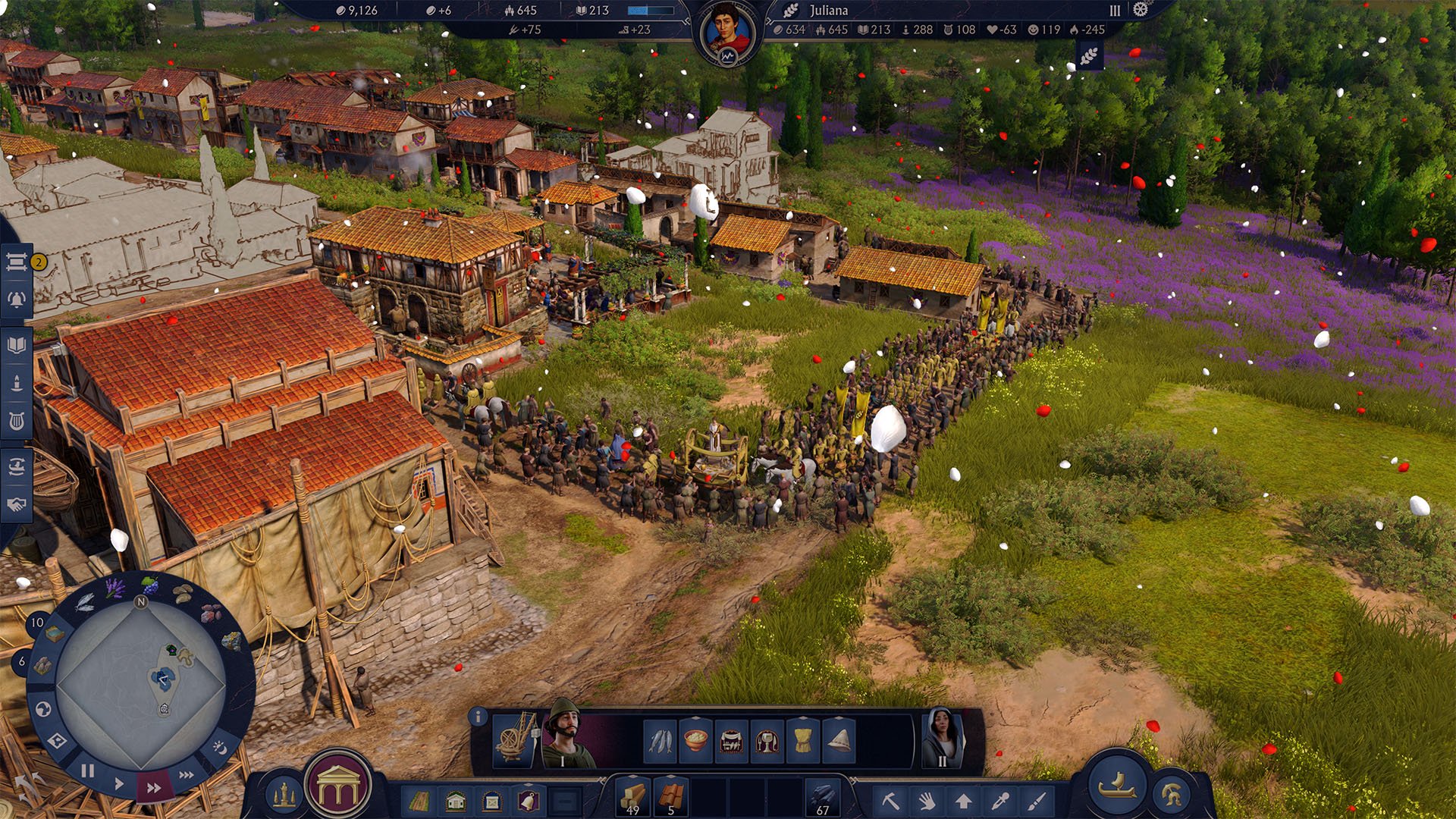The height and width of the screenshot is (819, 1456).
Task: Set game speed to normal play
Action: tap(119, 783)
